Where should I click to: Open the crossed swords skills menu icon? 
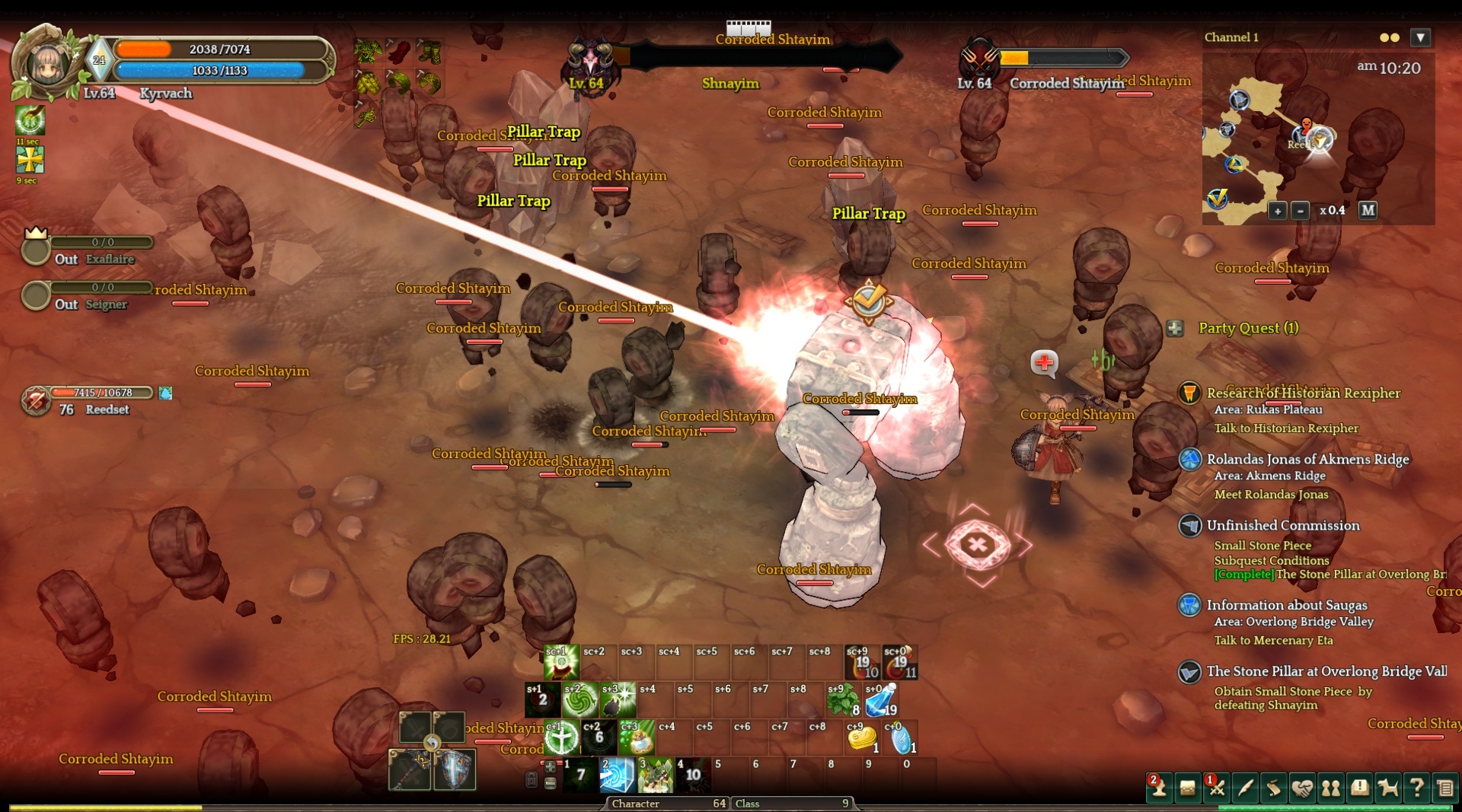[x=1217, y=788]
